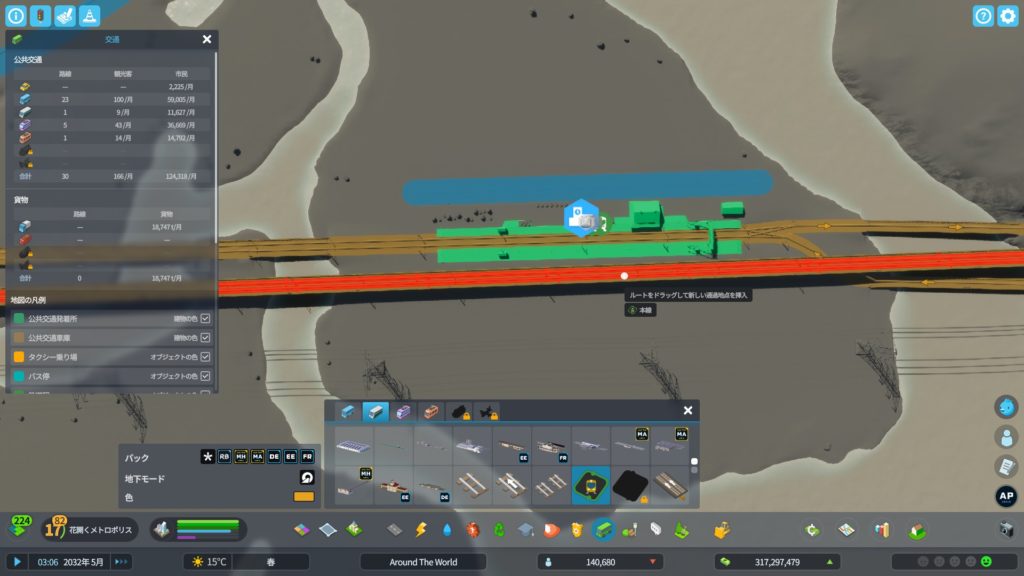Viewport: 1024px width, 576px height.
Task: Pause or resume the simulation
Action: point(17,562)
